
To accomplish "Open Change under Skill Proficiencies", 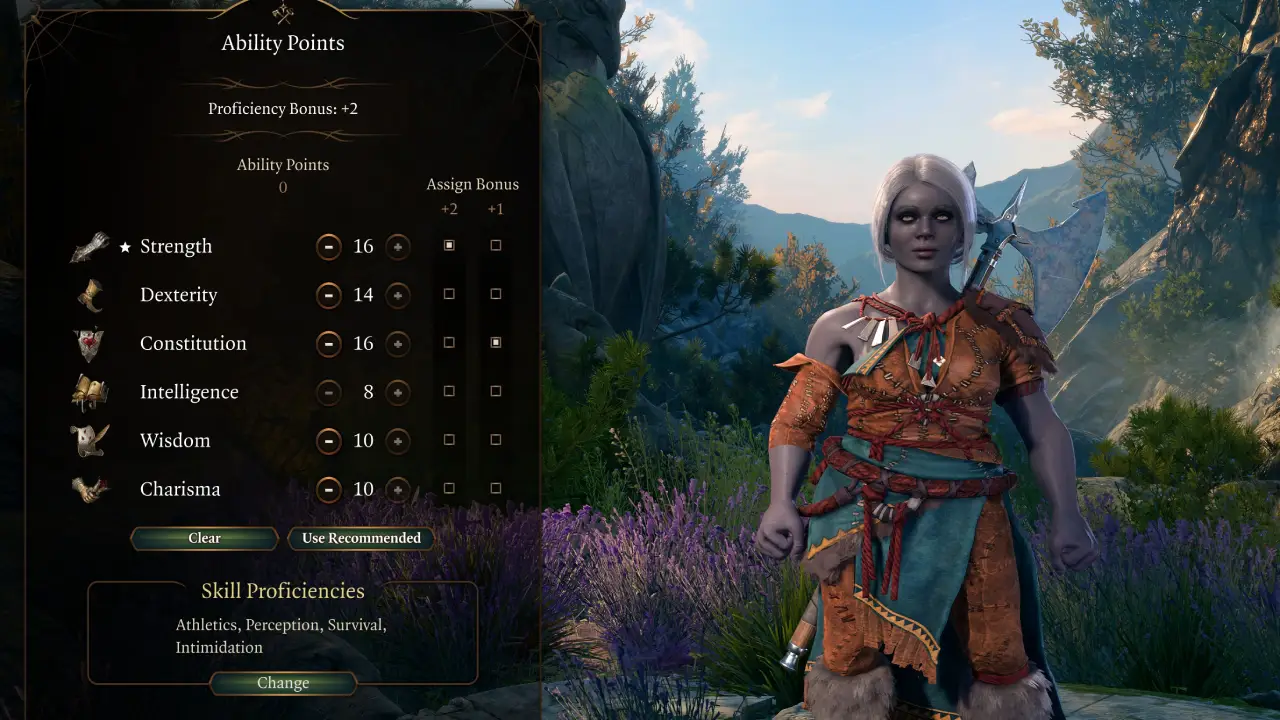I will pyautogui.click(x=283, y=683).
